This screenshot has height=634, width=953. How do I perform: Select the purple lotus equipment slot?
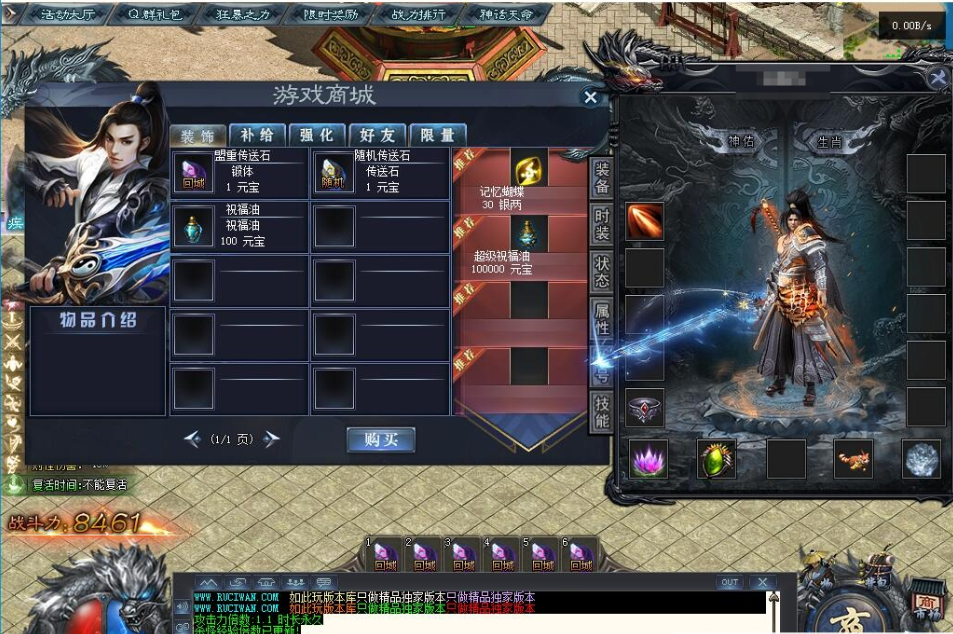(x=648, y=459)
